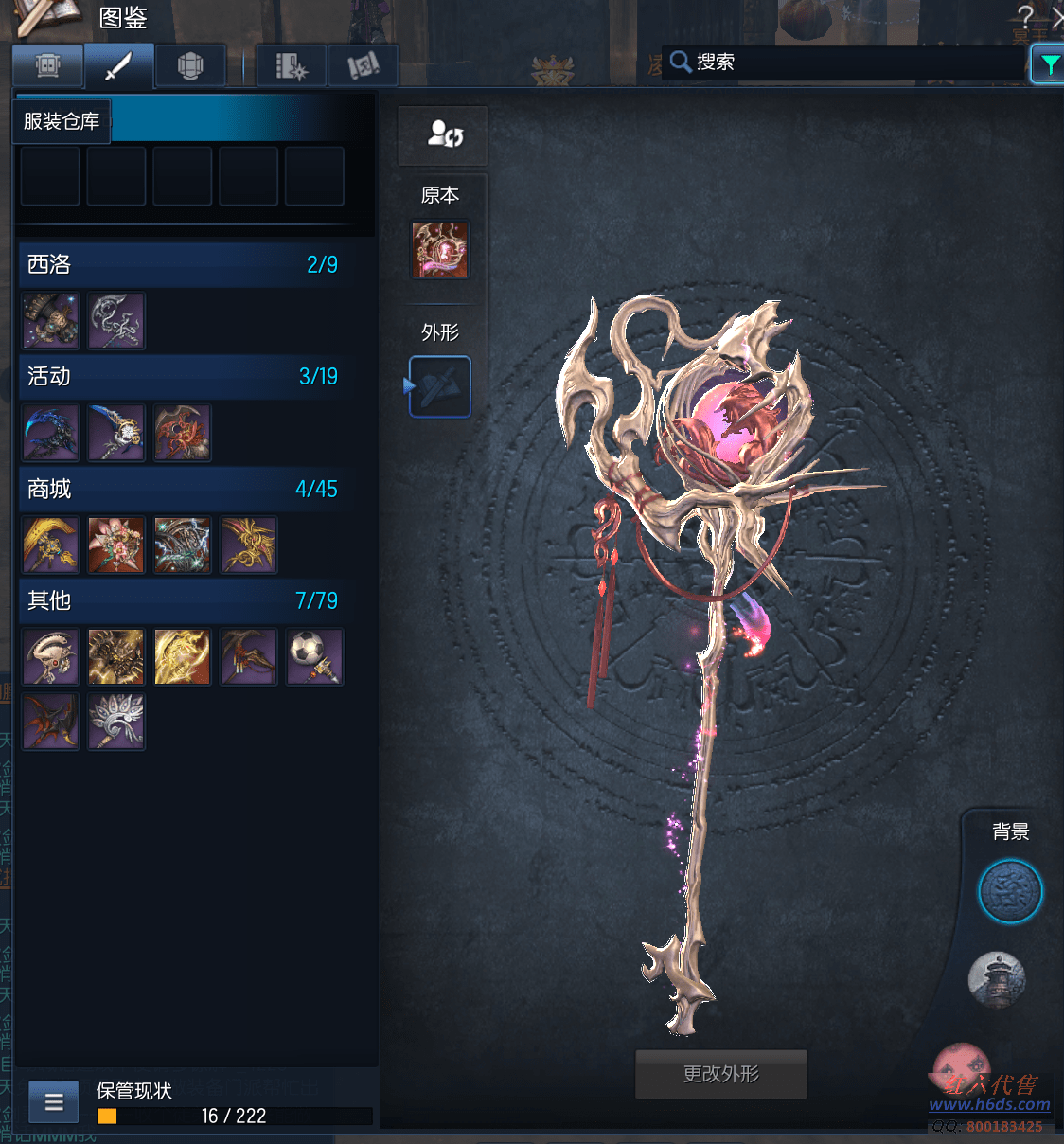Focus the 搜索 search field
Screen dimensions: 1064x1144
(x=852, y=63)
